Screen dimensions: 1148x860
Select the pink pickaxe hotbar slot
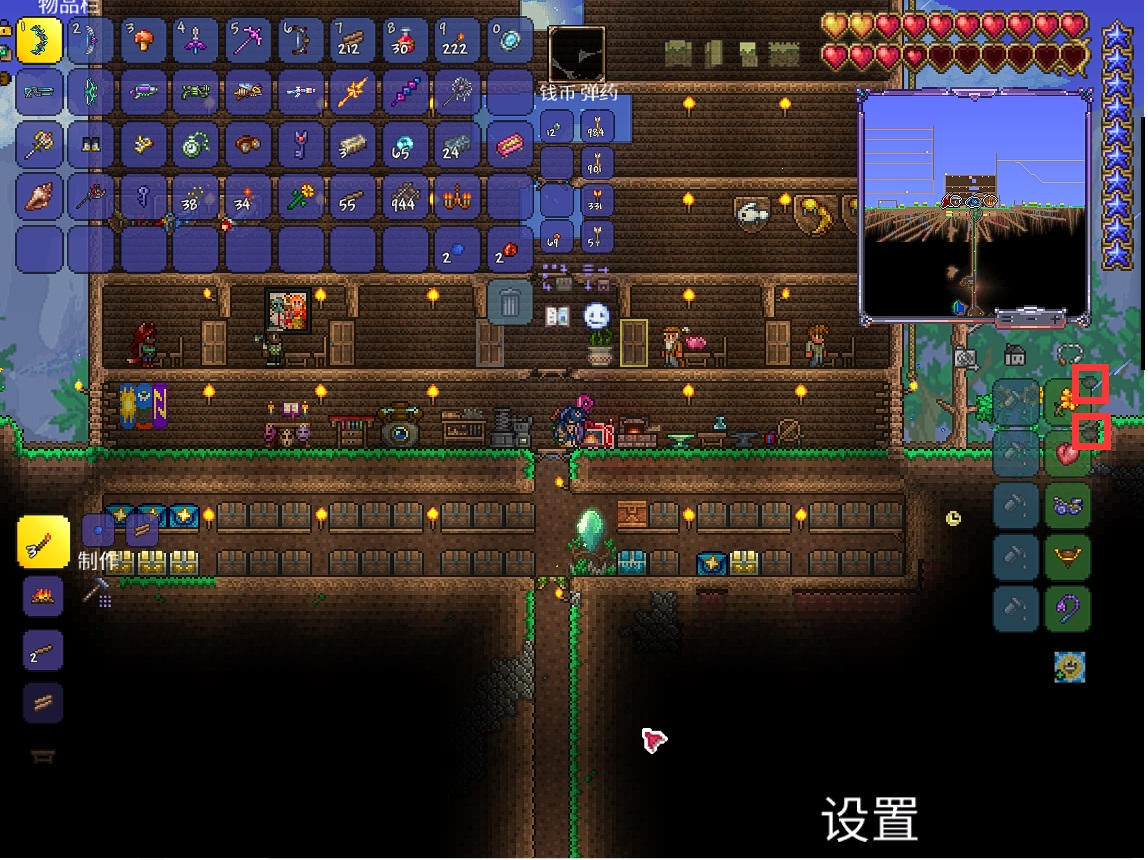click(x=249, y=41)
